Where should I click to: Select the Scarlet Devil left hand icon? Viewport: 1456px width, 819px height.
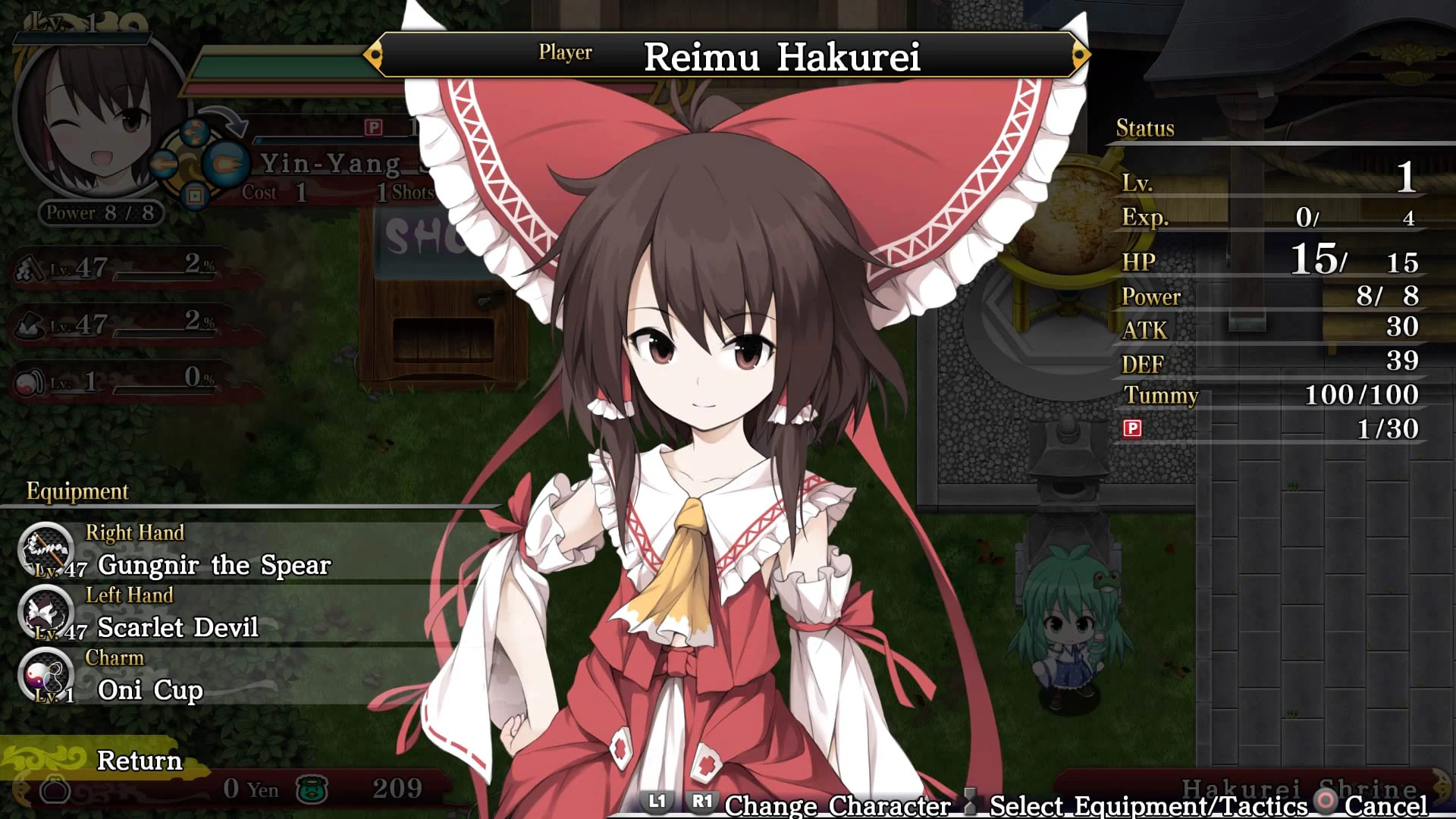(x=45, y=614)
